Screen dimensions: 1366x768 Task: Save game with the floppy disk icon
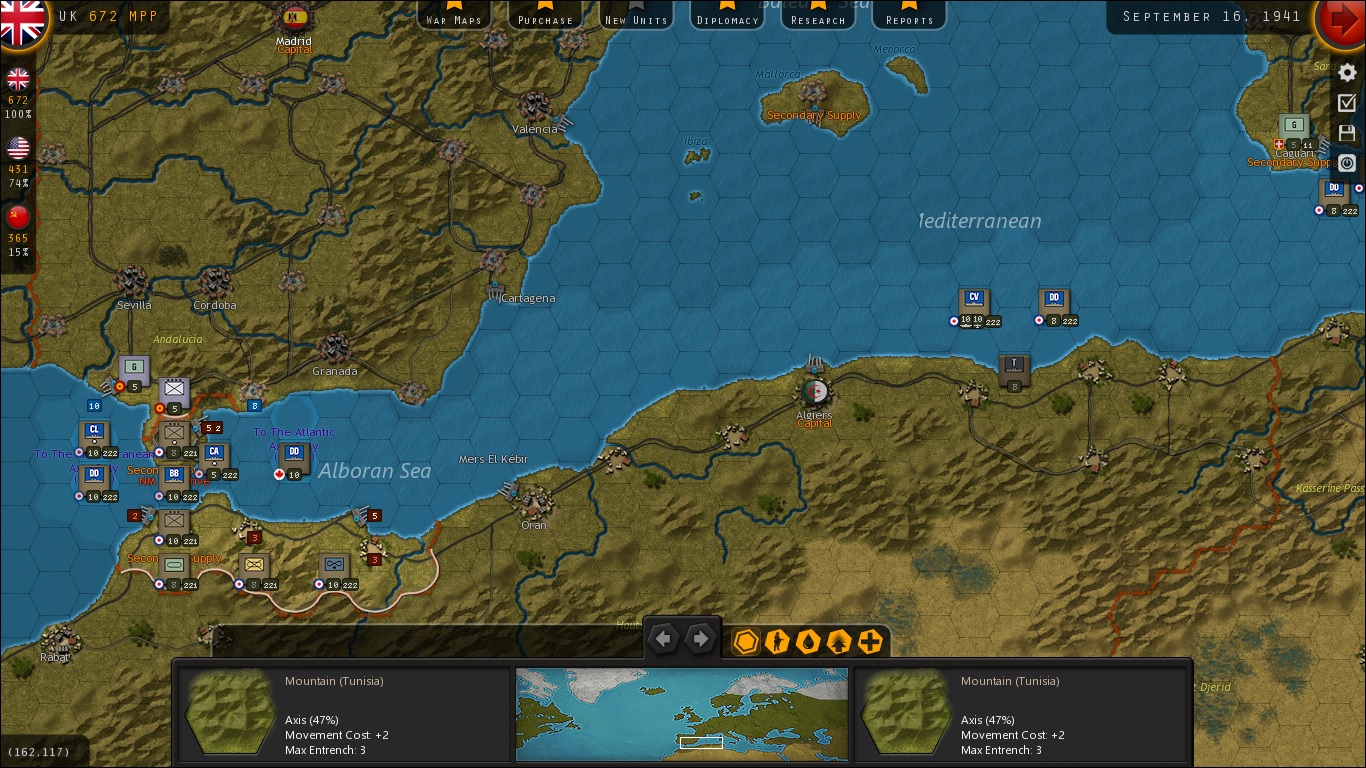pos(1347,133)
